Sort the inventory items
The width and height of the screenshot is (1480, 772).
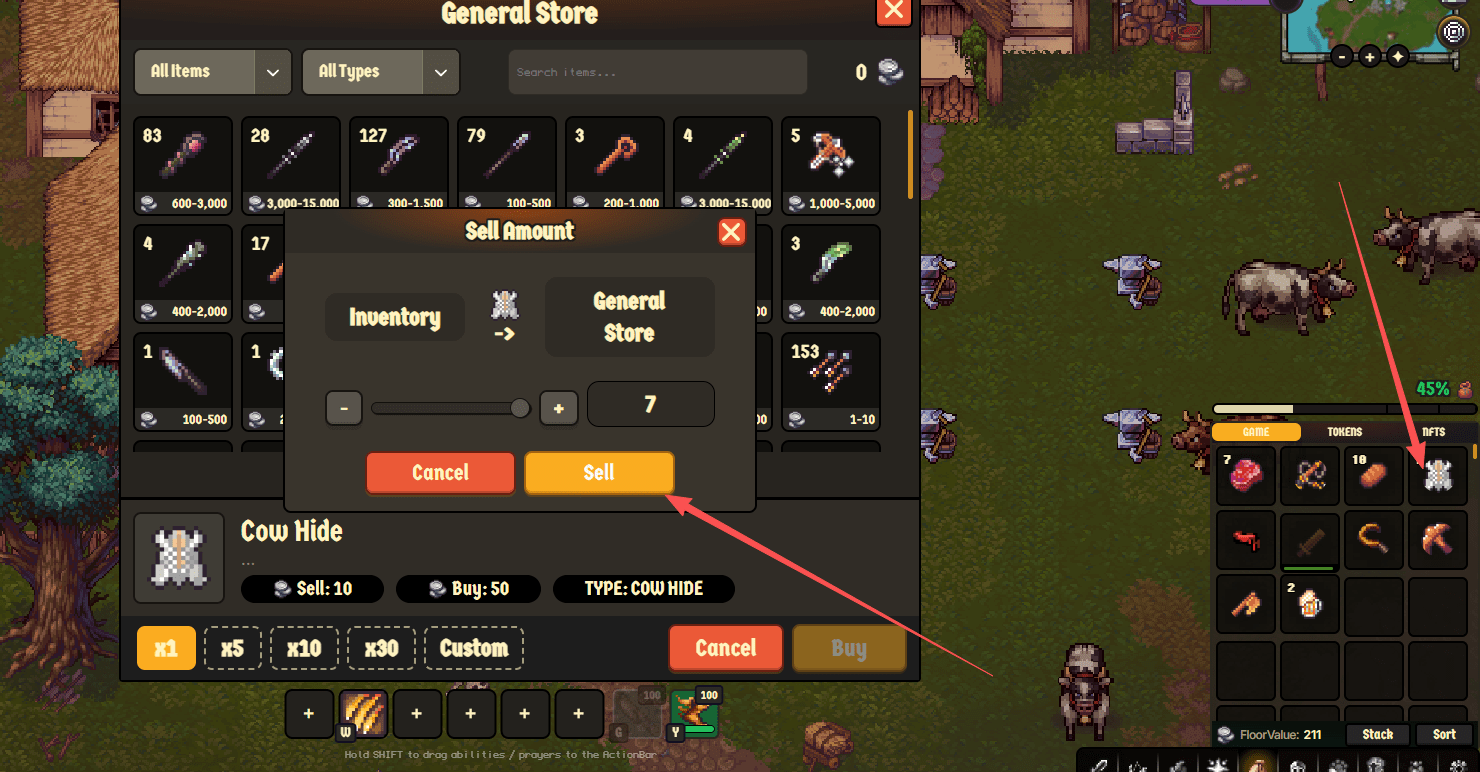point(1444,734)
